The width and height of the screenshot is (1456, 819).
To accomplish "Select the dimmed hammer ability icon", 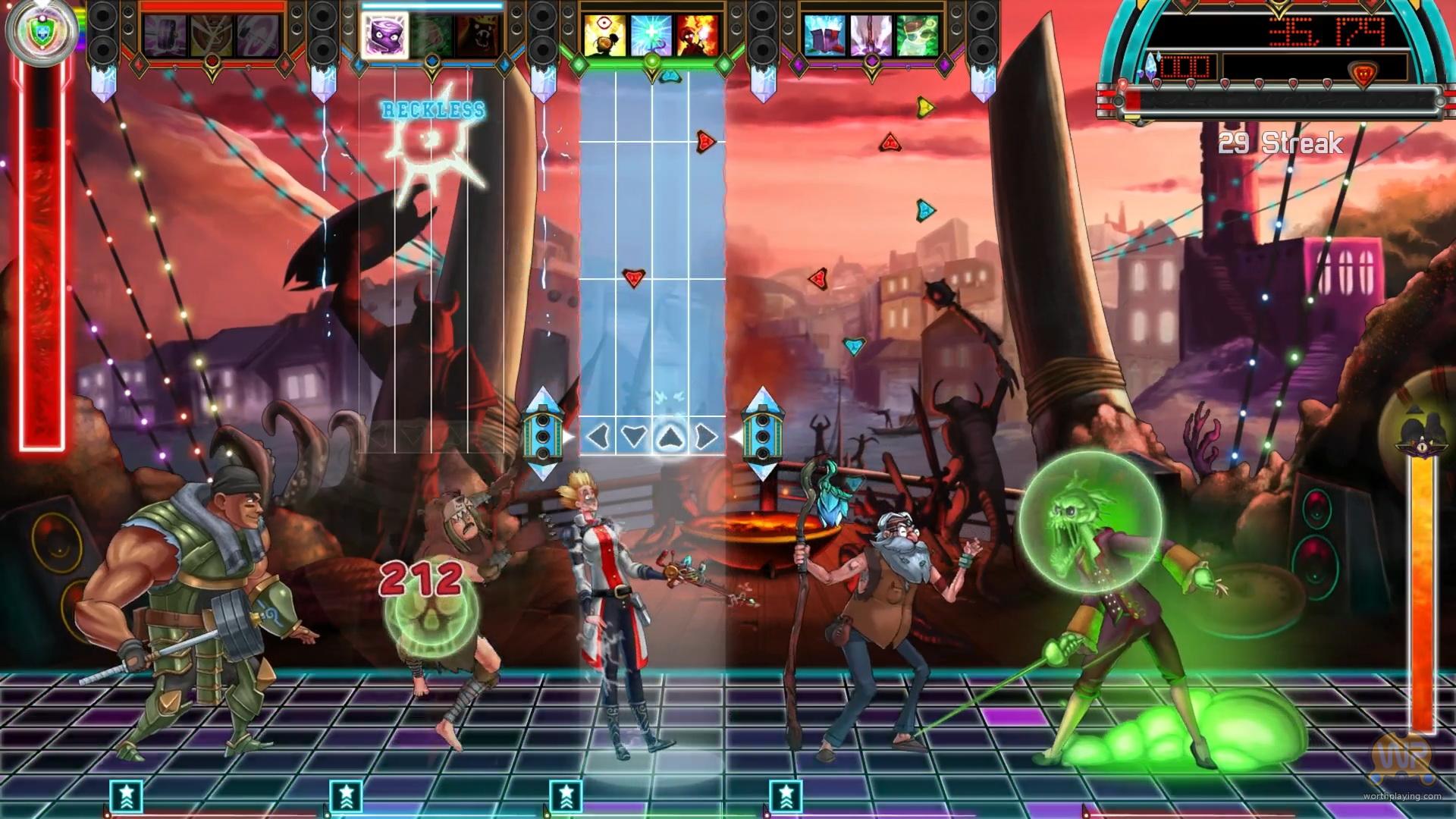I will coord(165,36).
